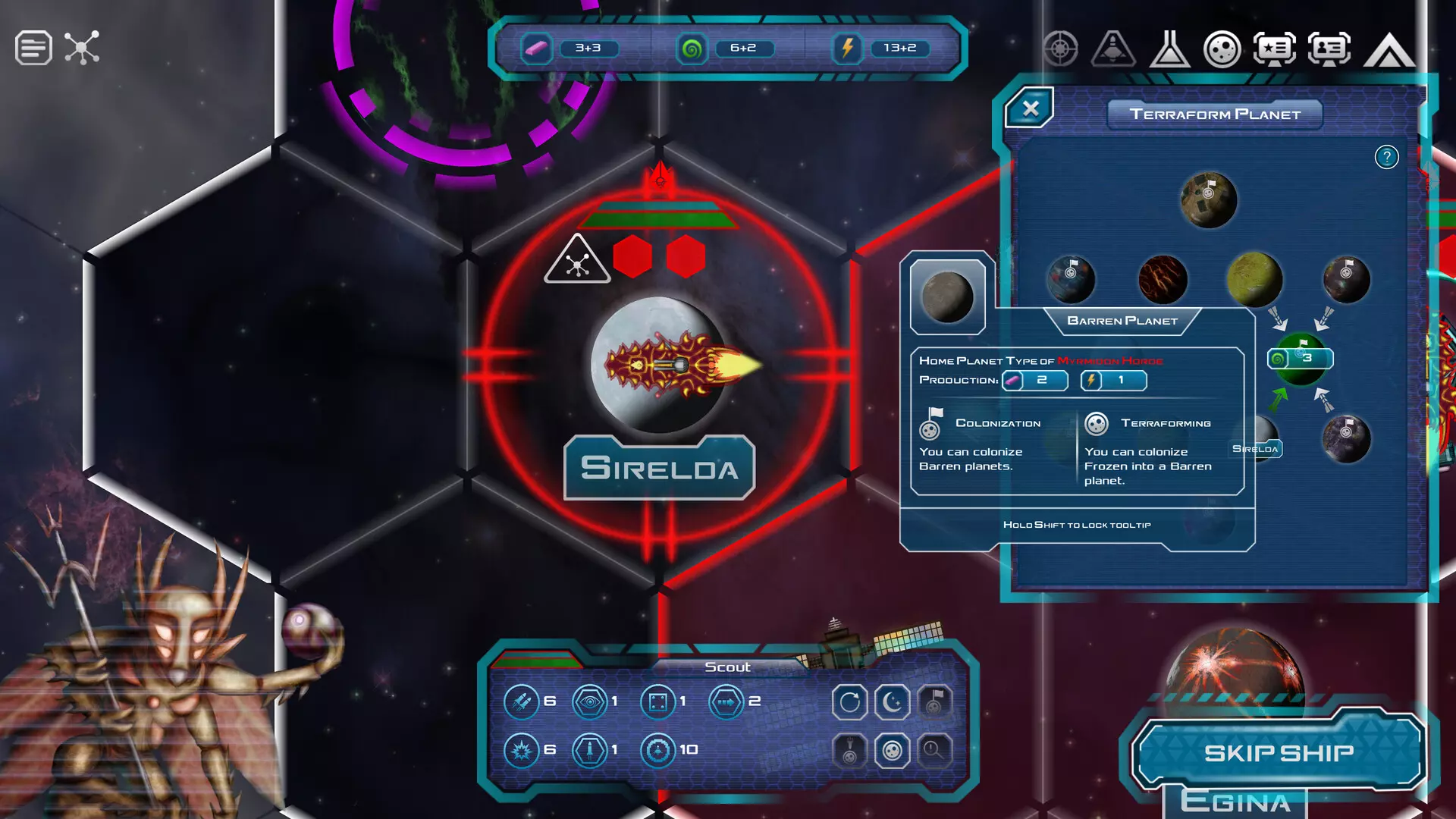1456x819 pixels.
Task: Toggle the terraform planet action for the Scout
Action: point(893,751)
